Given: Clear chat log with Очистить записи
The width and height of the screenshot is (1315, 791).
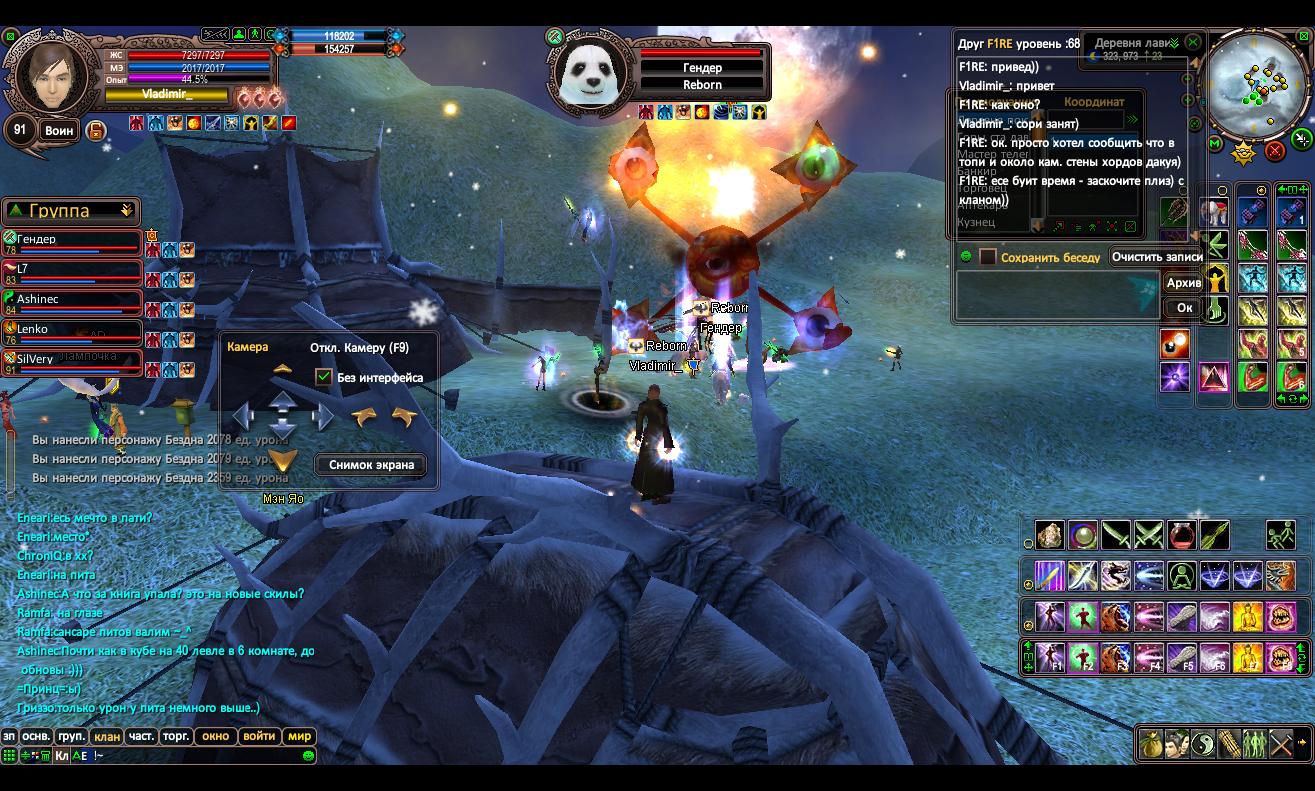Looking at the screenshot, I should tap(1157, 257).
